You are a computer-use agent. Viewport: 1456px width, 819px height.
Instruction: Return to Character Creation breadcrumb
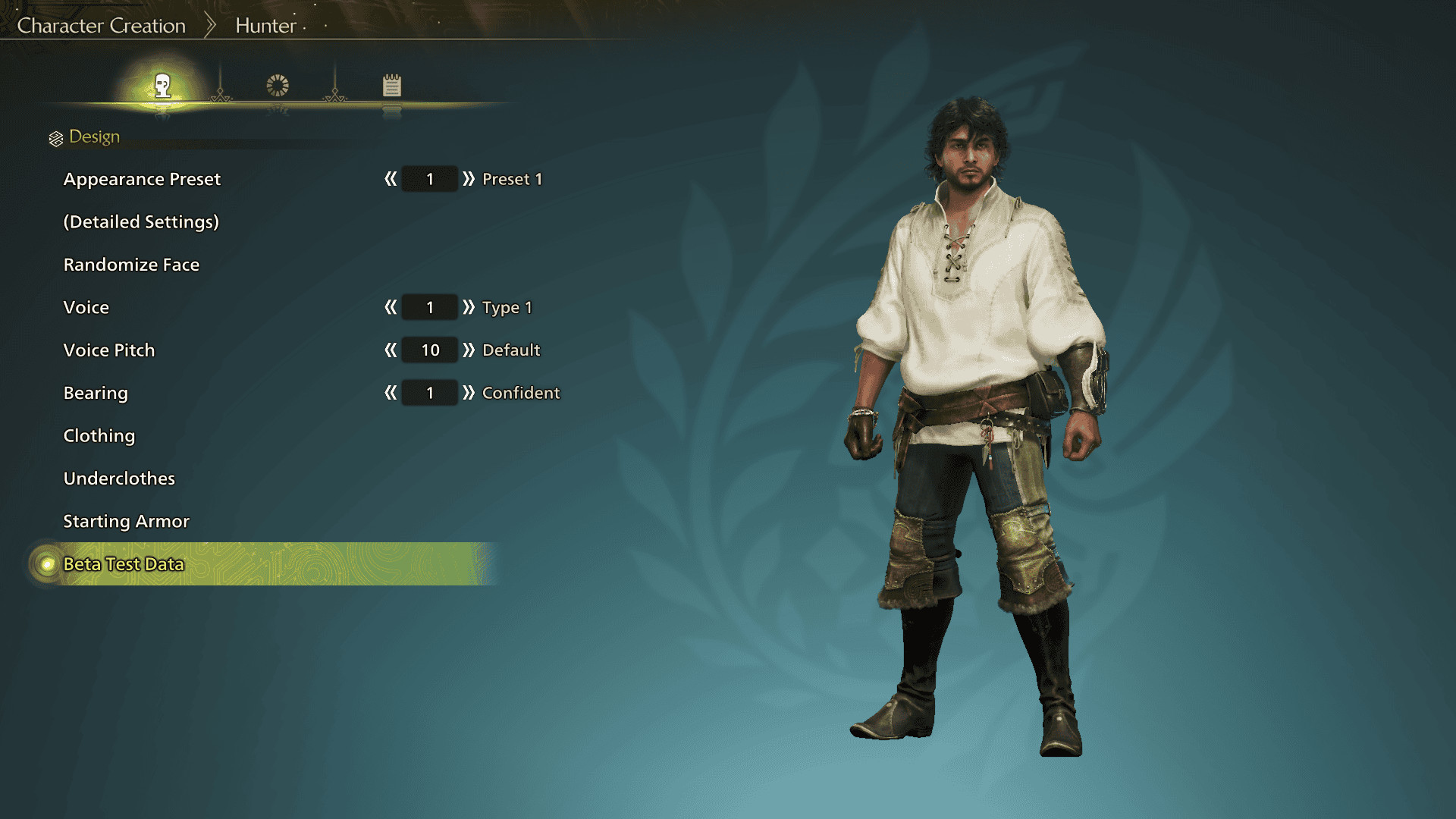click(x=102, y=25)
